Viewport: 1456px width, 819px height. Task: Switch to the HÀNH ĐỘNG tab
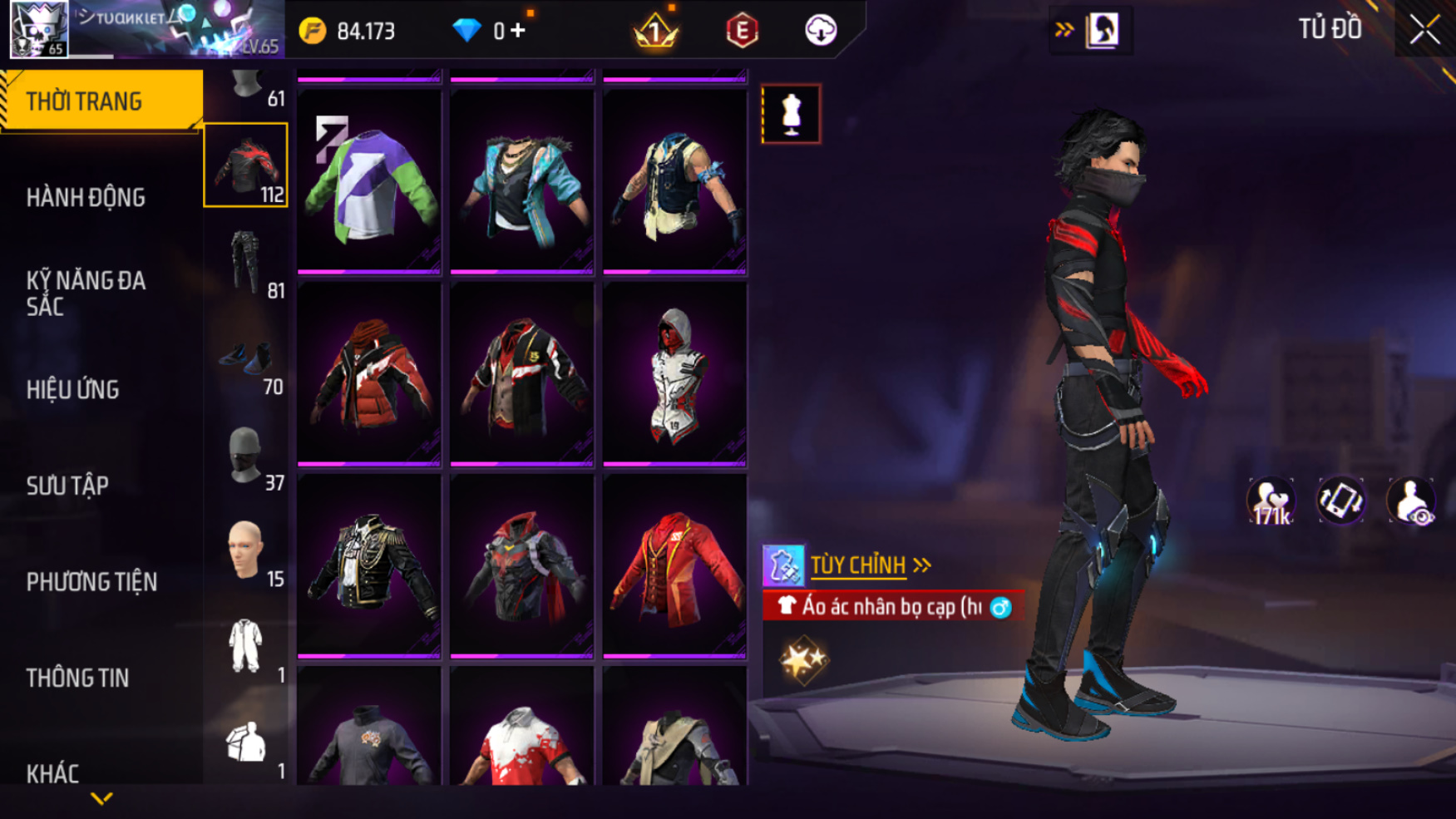[x=86, y=198]
